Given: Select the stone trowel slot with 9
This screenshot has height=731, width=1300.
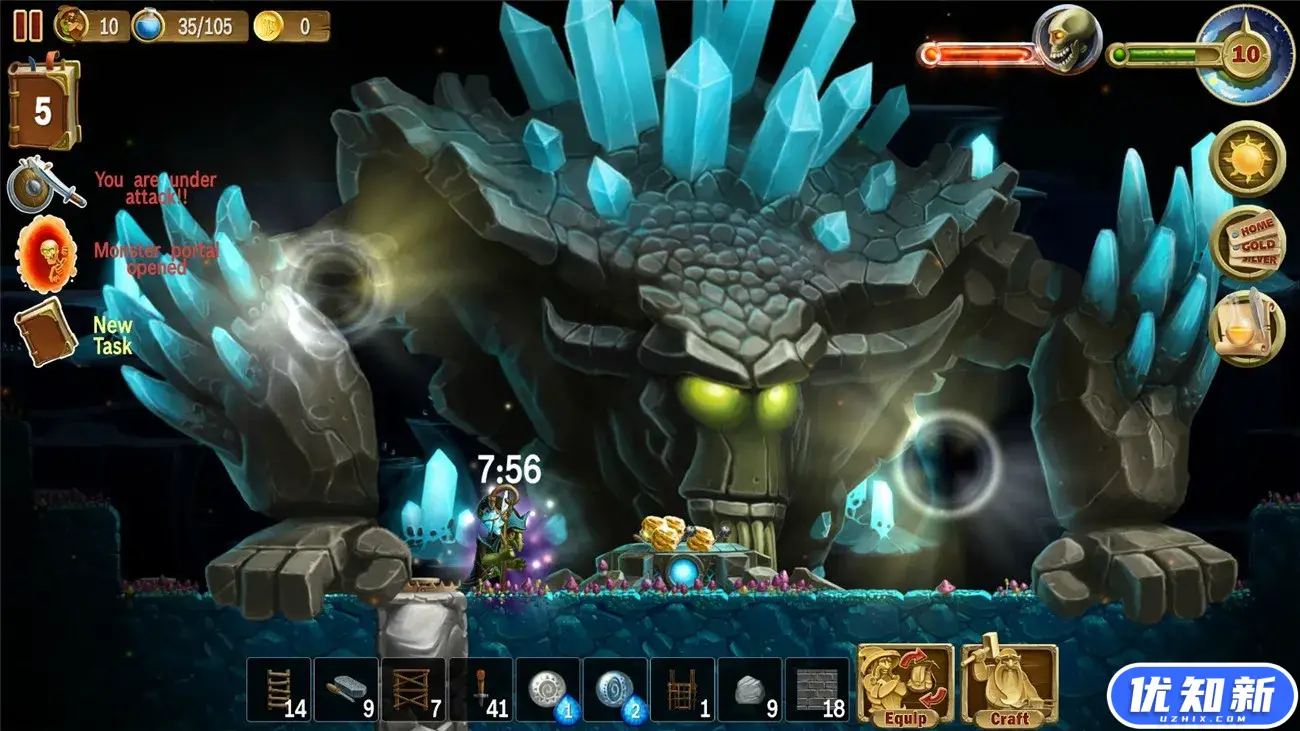Looking at the screenshot, I should pos(346,689).
